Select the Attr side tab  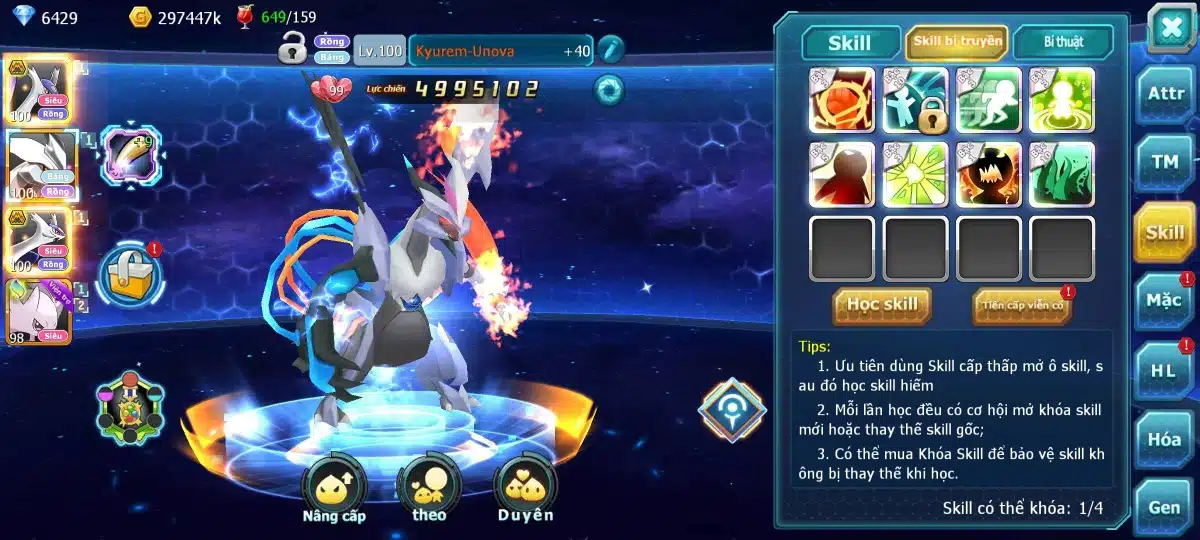pos(1165,94)
